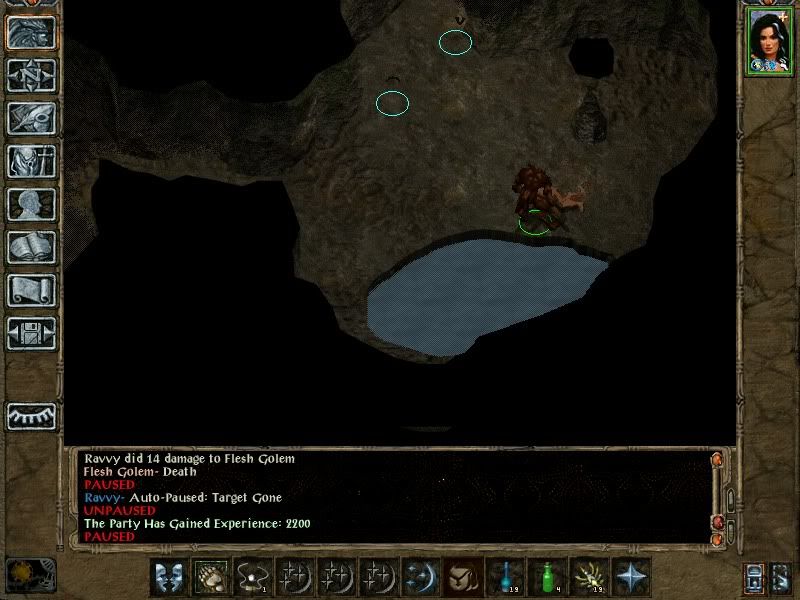Open the journal with the quill button
Image resolution: width=800 pixels, height=600 pixels.
(31, 118)
